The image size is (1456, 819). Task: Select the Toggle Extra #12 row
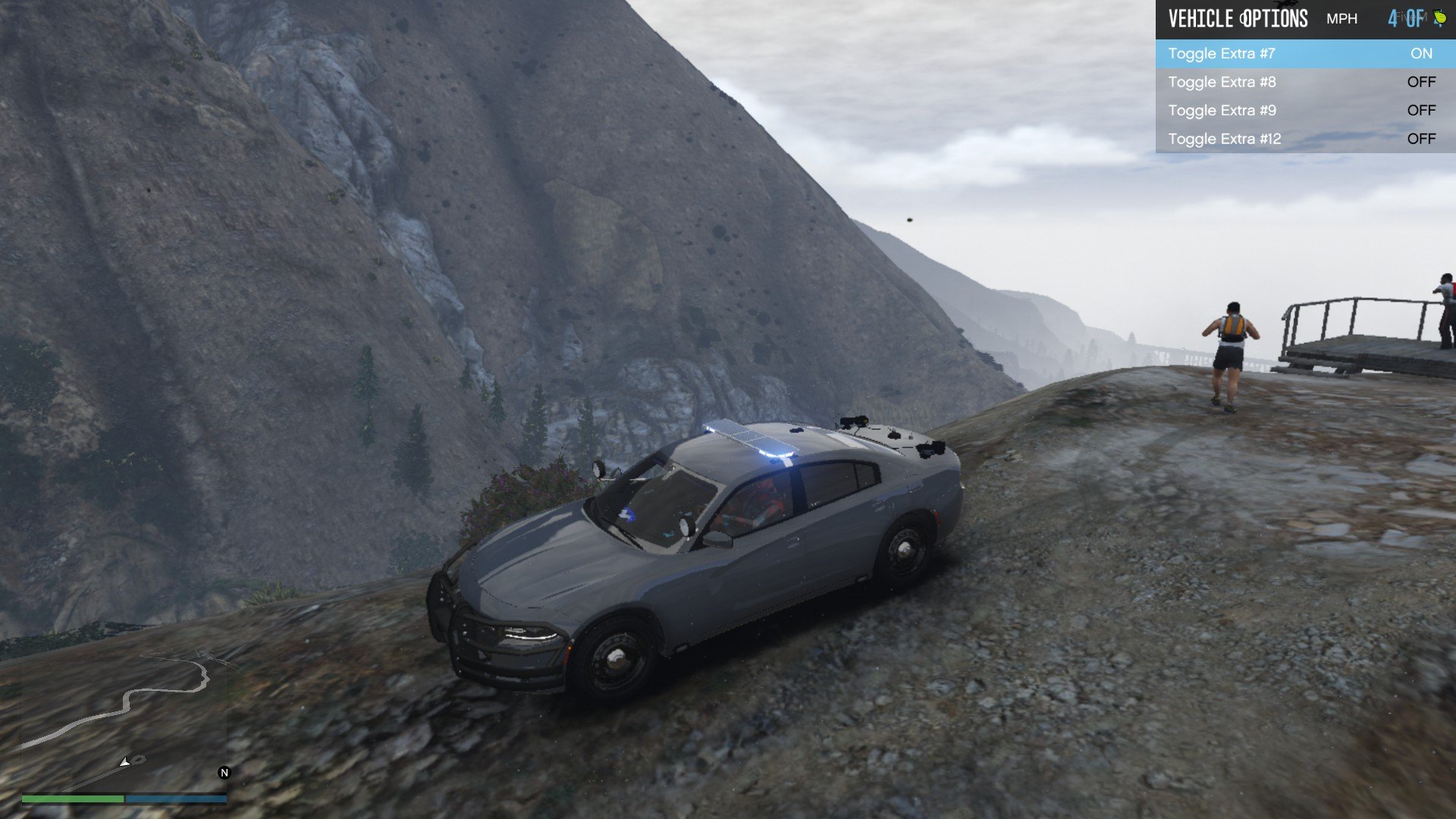pos(1304,139)
